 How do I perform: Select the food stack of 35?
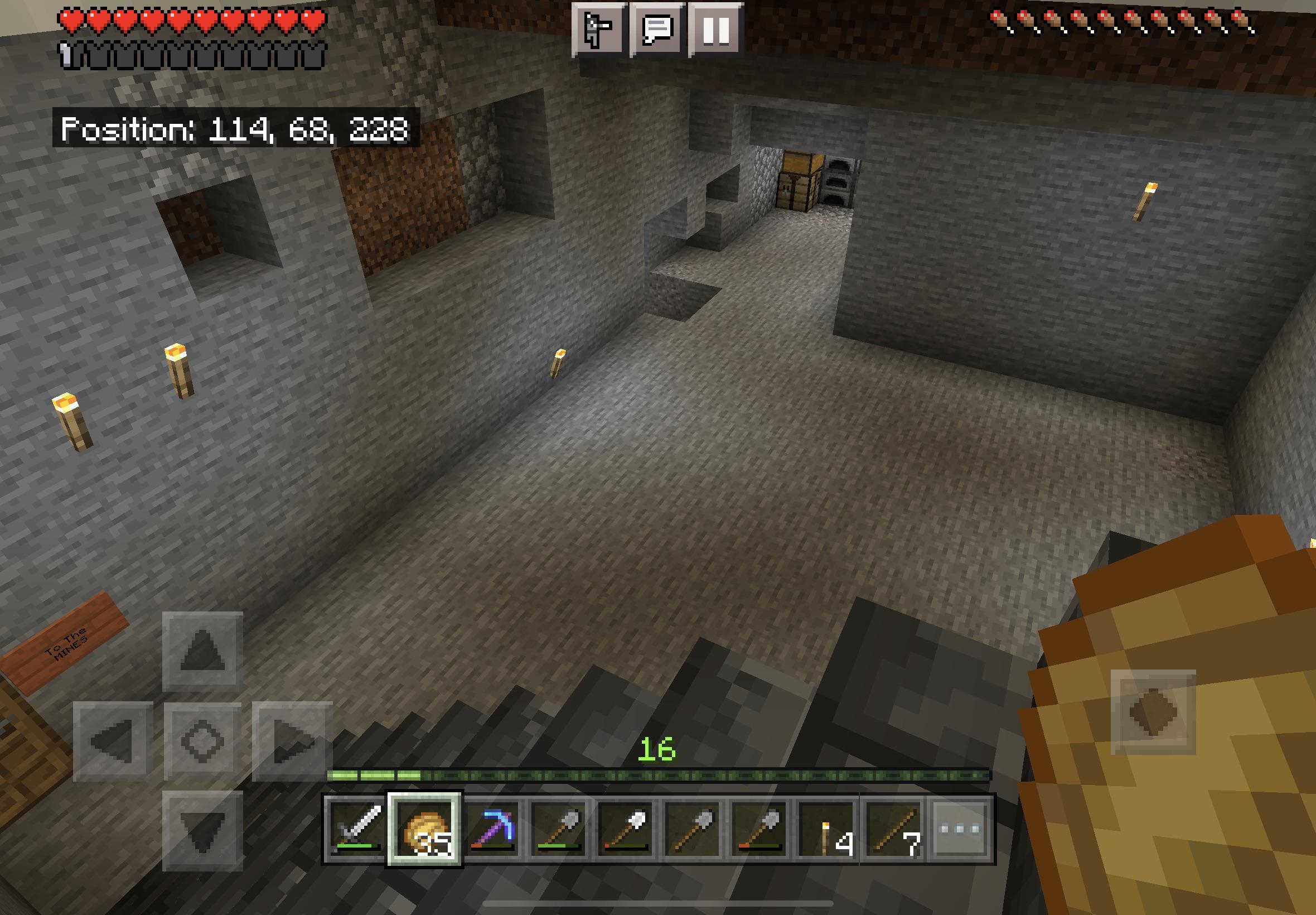[424, 829]
